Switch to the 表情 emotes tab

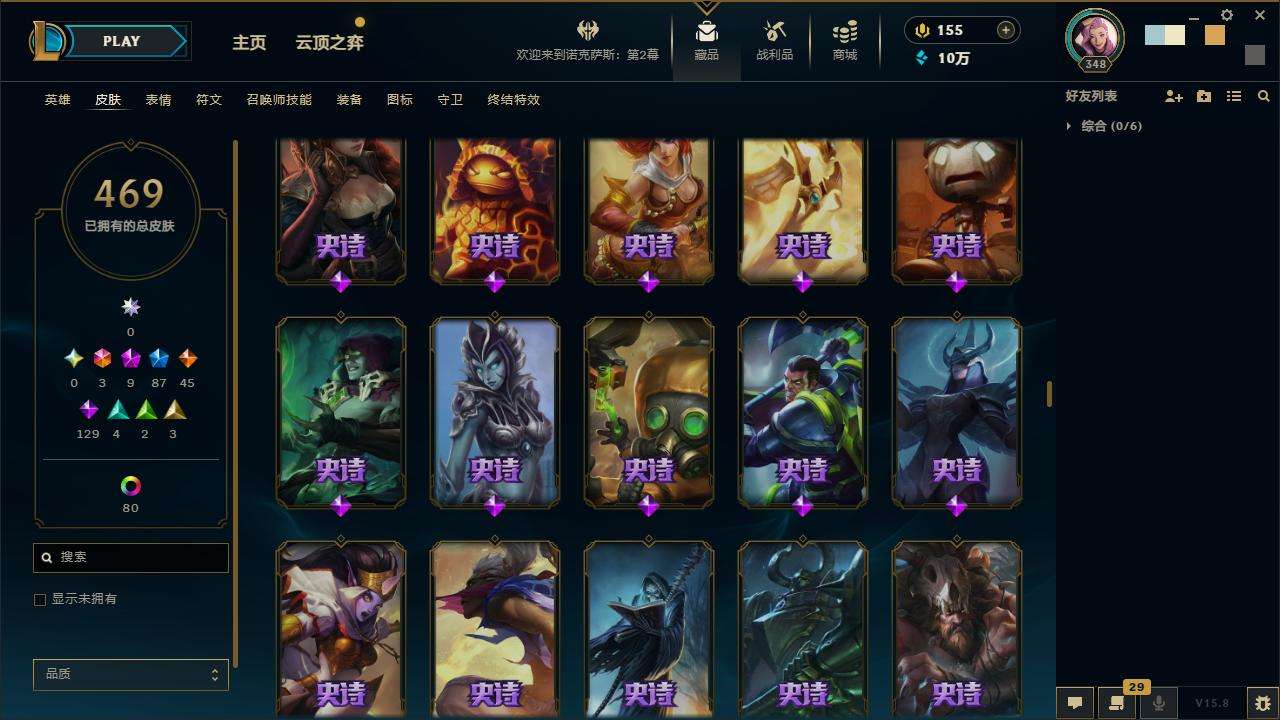(x=158, y=100)
